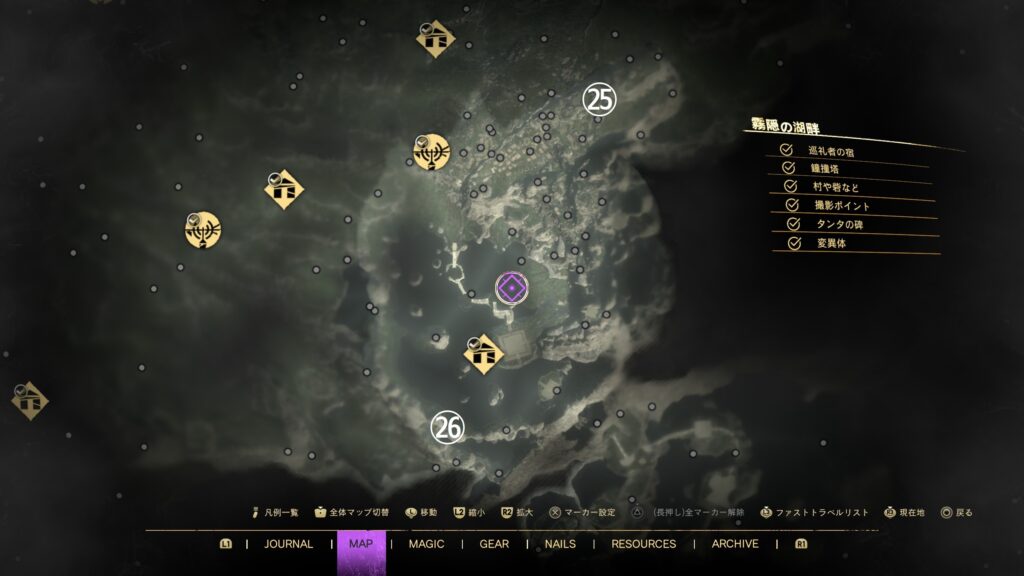Switch to the ARCHIVE tab
Viewport: 1024px width, 576px height.
click(x=735, y=544)
